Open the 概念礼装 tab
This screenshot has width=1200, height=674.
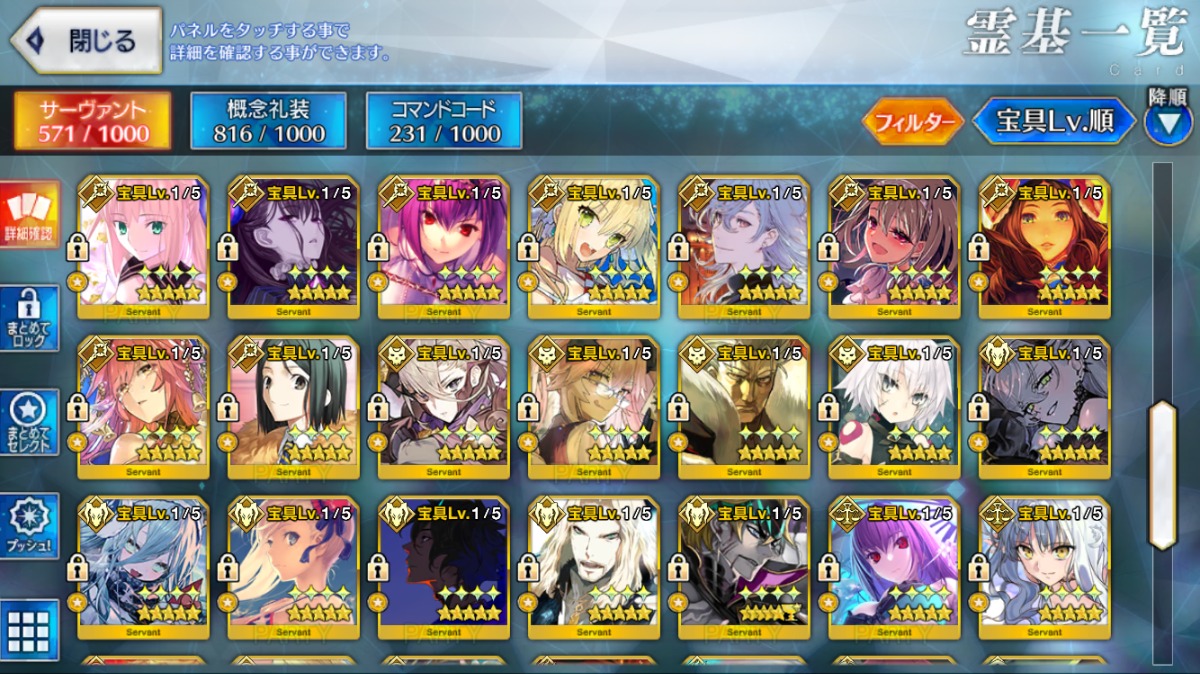269,121
